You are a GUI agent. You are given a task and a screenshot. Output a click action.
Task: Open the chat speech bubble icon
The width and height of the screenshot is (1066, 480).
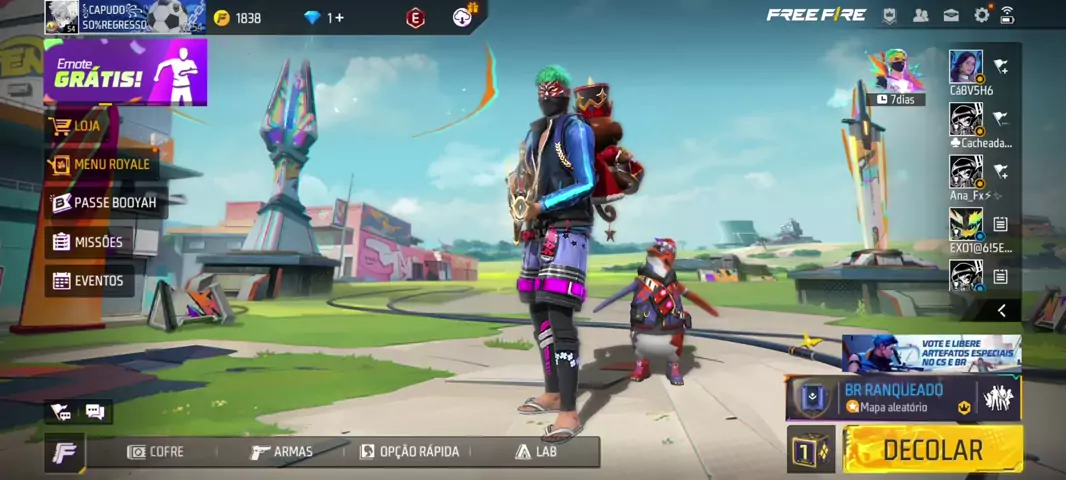(x=95, y=411)
